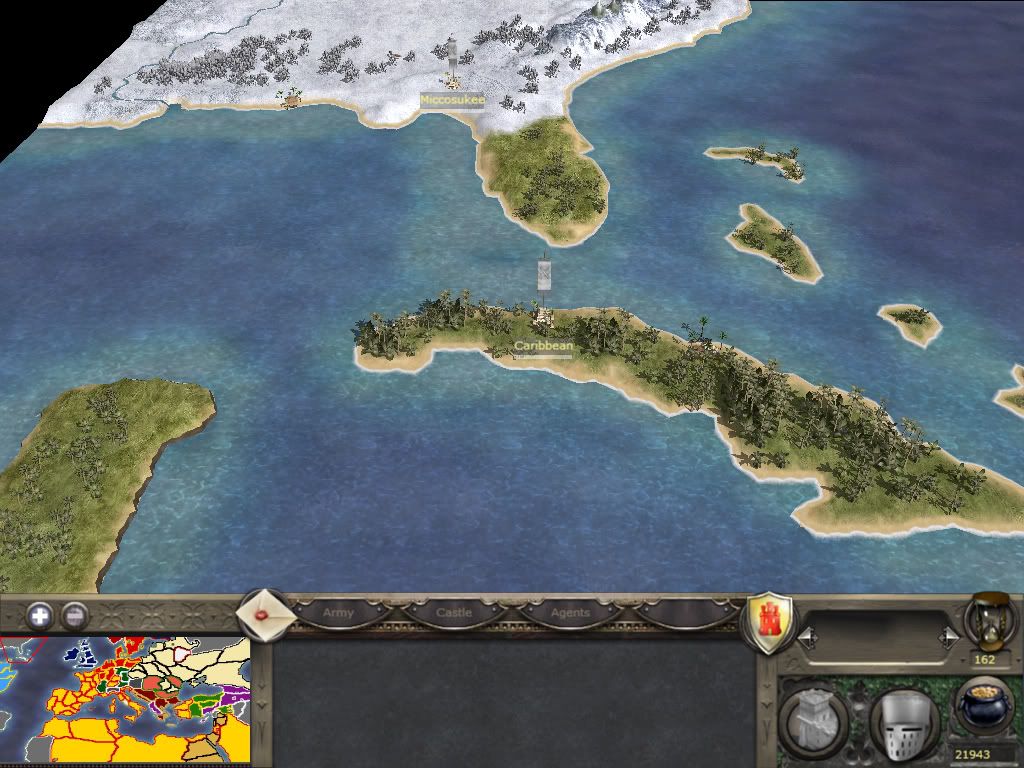Zoom in the minimap with the plus button
The image size is (1024, 768).
40,615
